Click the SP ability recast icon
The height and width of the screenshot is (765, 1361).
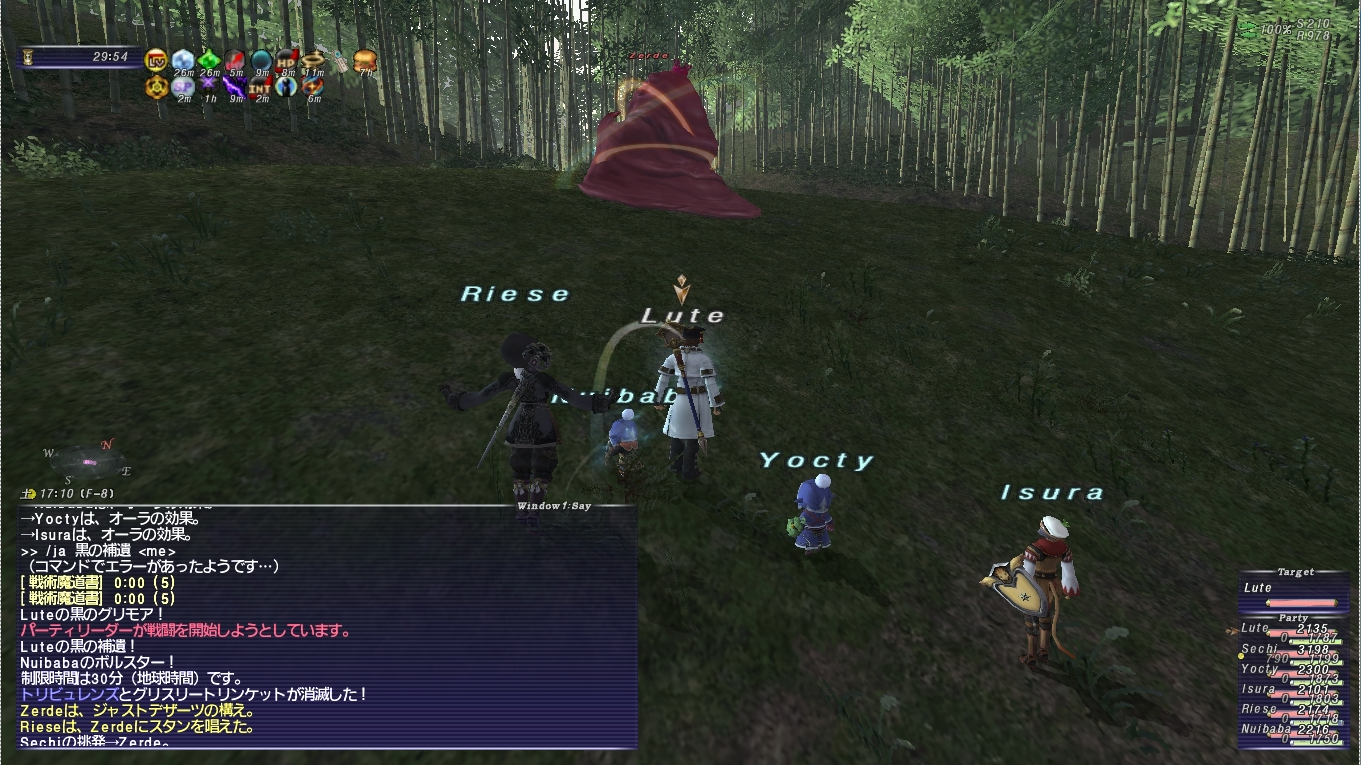[x=183, y=87]
